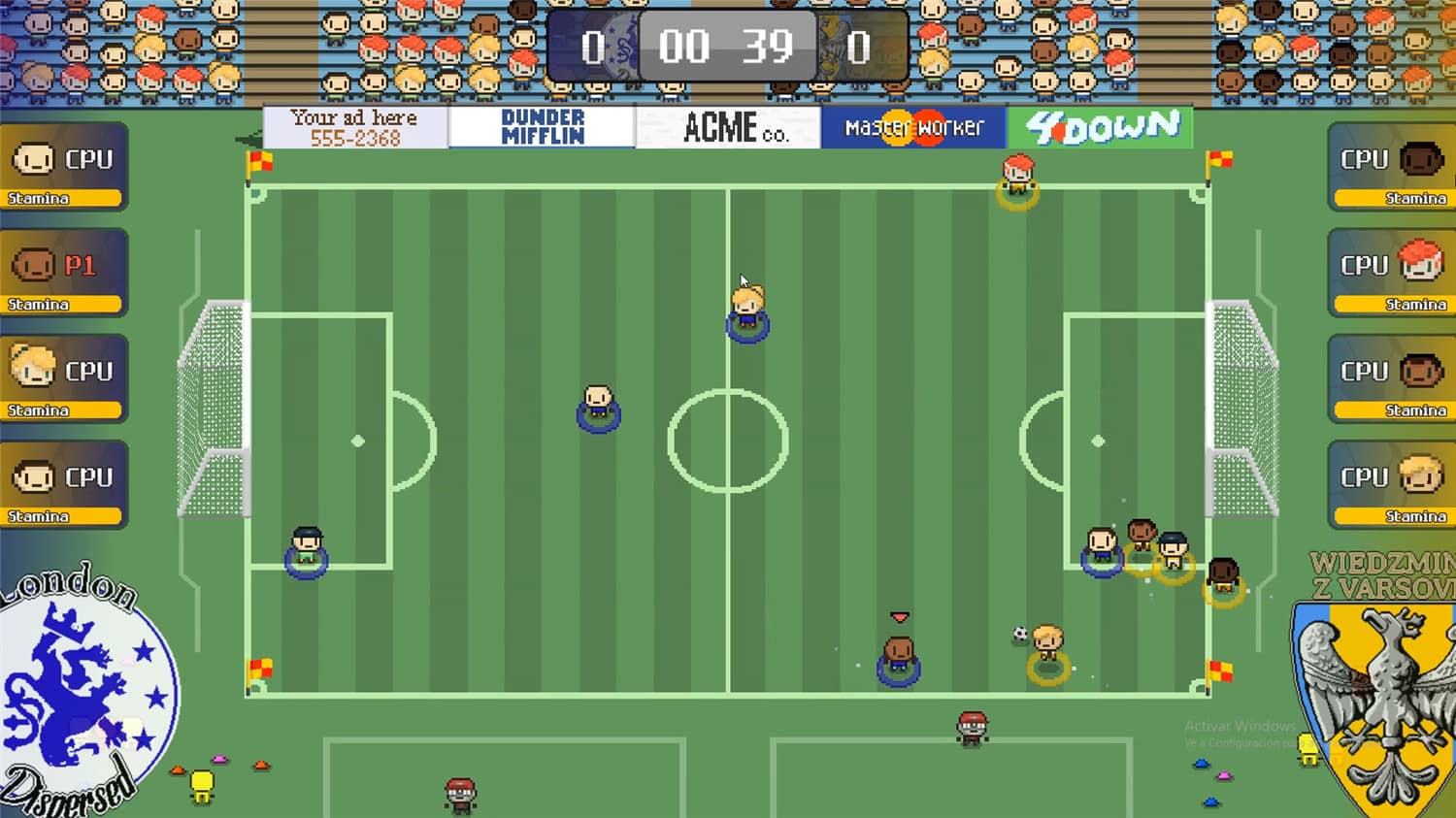Viewport: 1456px width, 818px height.
Task: Open the Dunder Mifflin banner ad
Action: coord(541,126)
